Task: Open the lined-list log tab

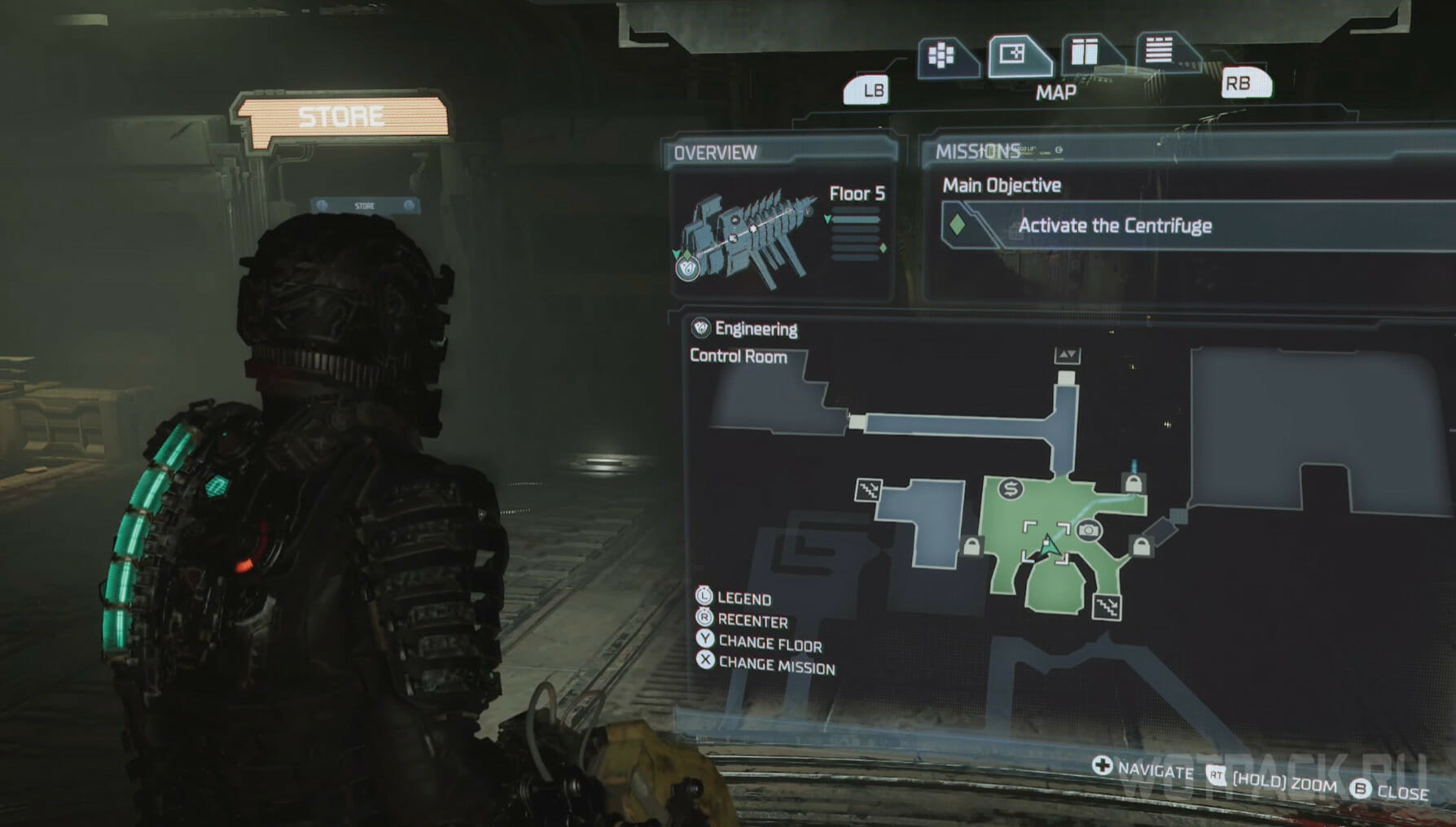Action: [1159, 50]
